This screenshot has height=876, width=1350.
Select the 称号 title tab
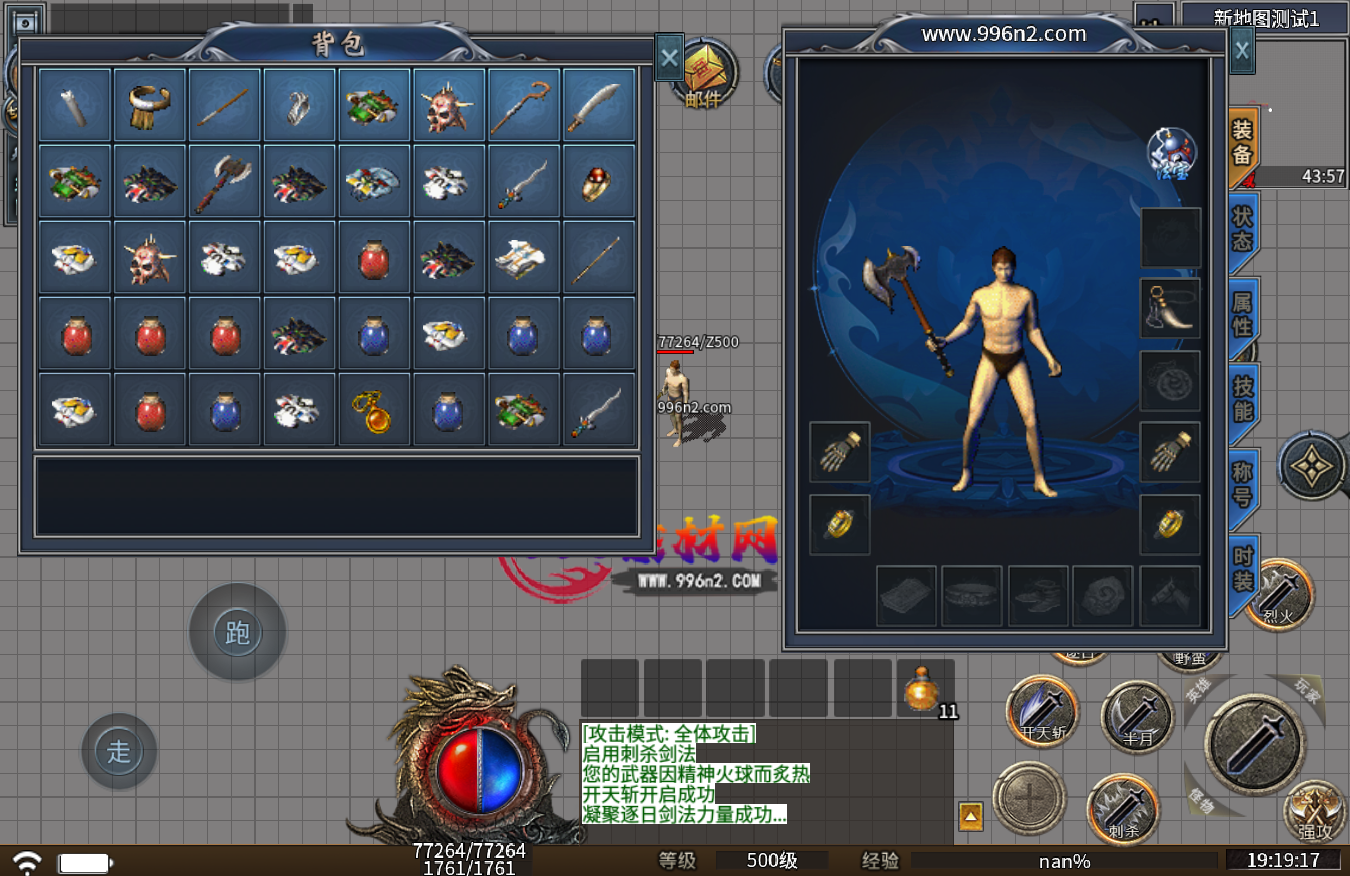click(1242, 484)
